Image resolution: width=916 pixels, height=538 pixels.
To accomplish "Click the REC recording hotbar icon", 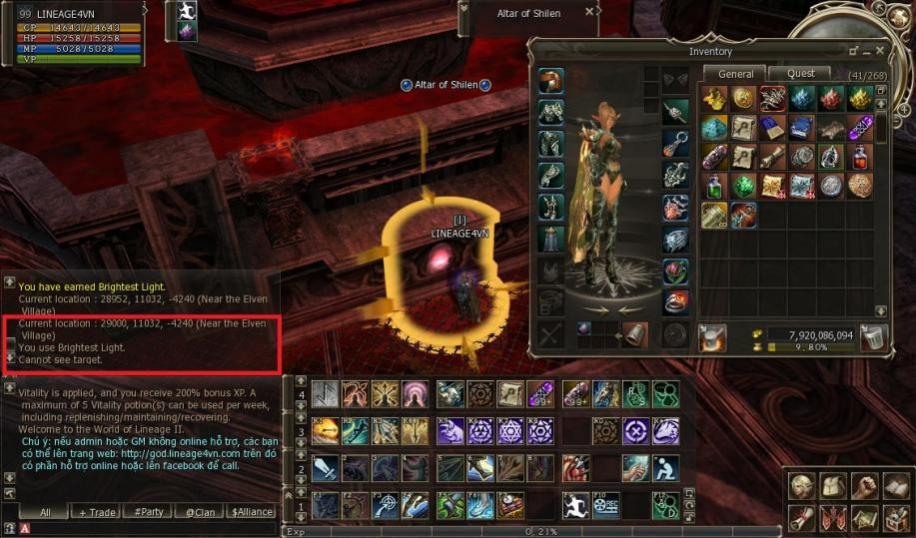I will click(605, 504).
